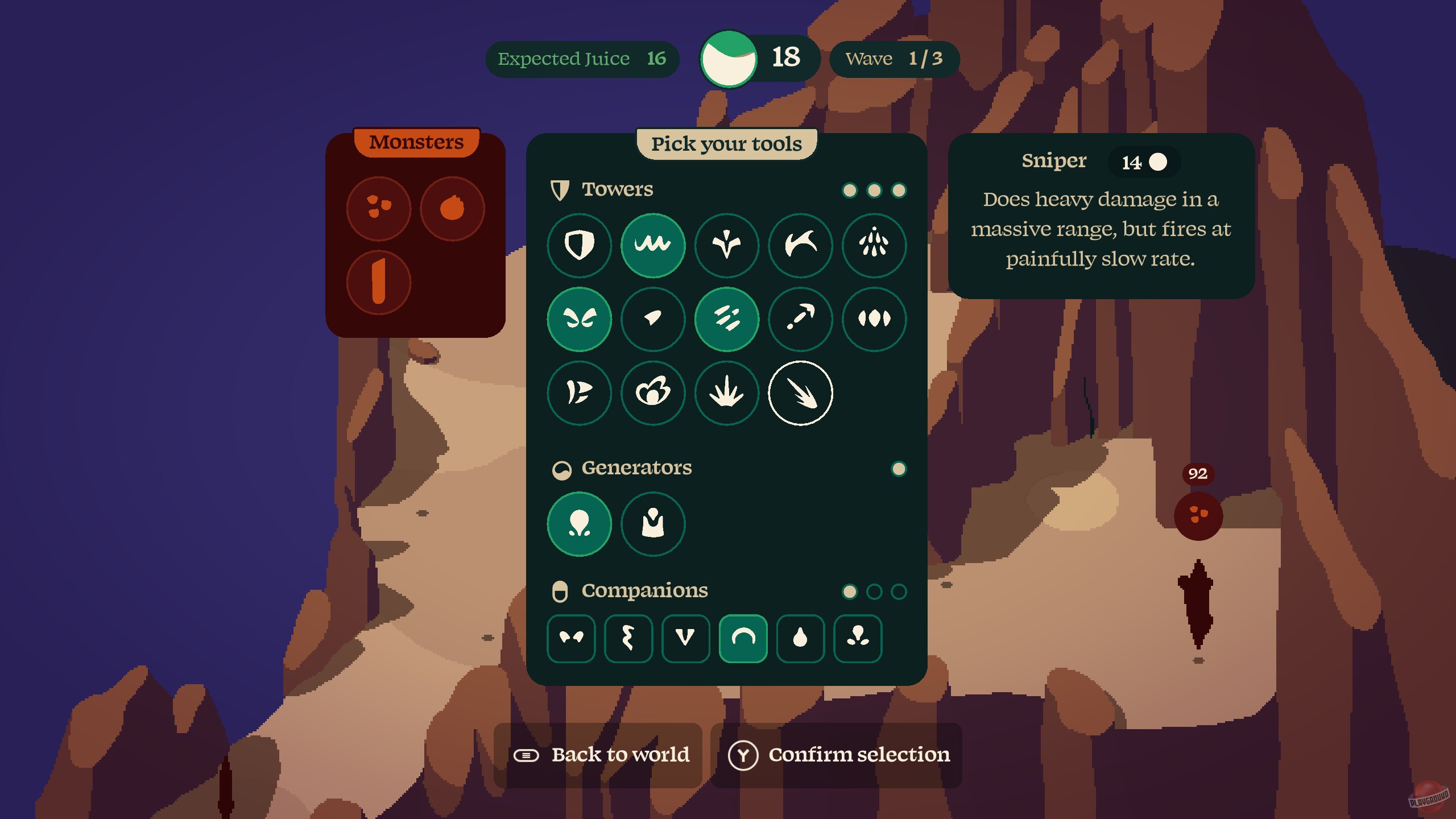Select the grass-tuft tower icon
1456x819 pixels.
coord(727,394)
